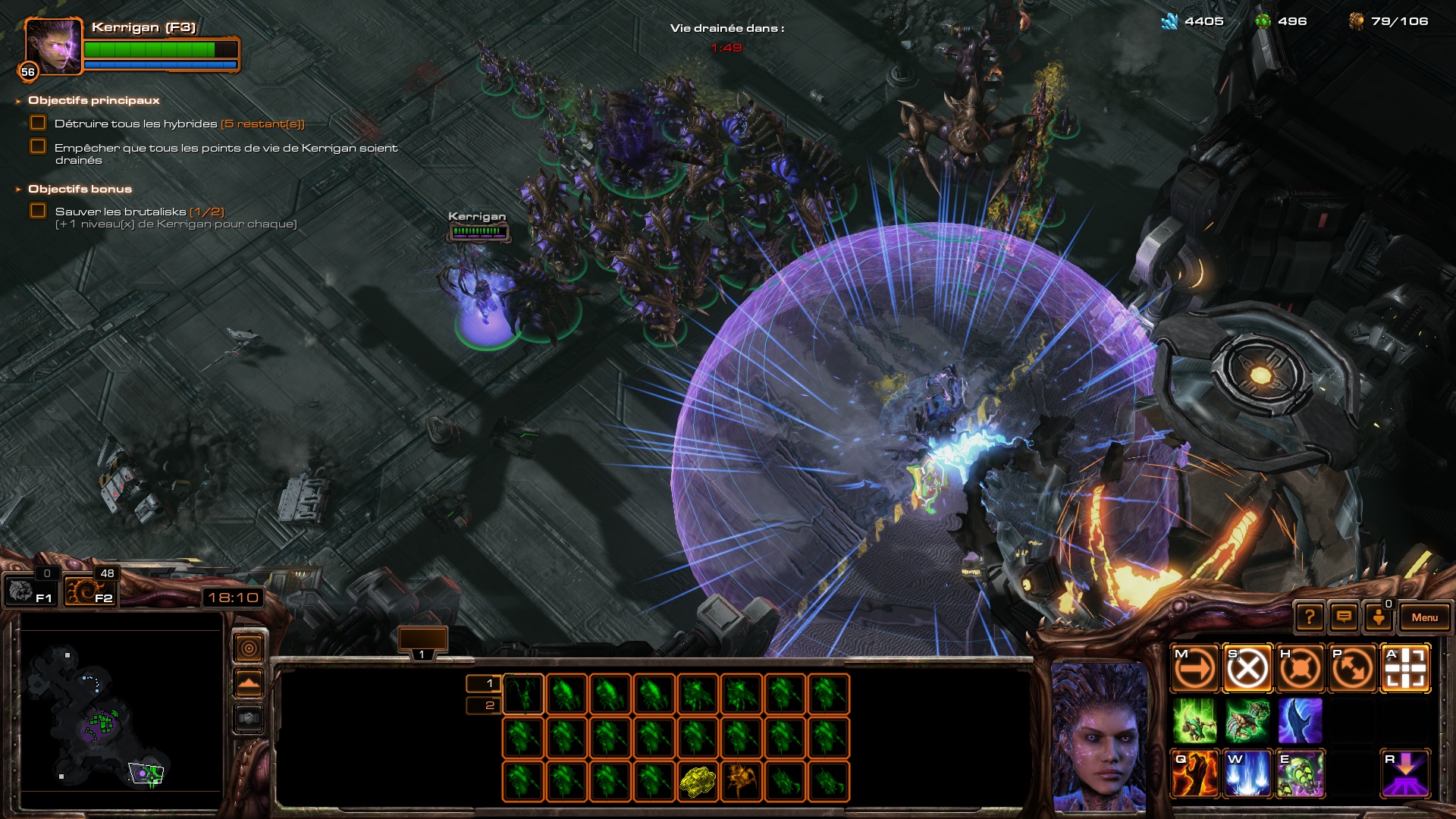Click the minimap ping button
This screenshot has width=1456, height=819.
click(x=249, y=648)
